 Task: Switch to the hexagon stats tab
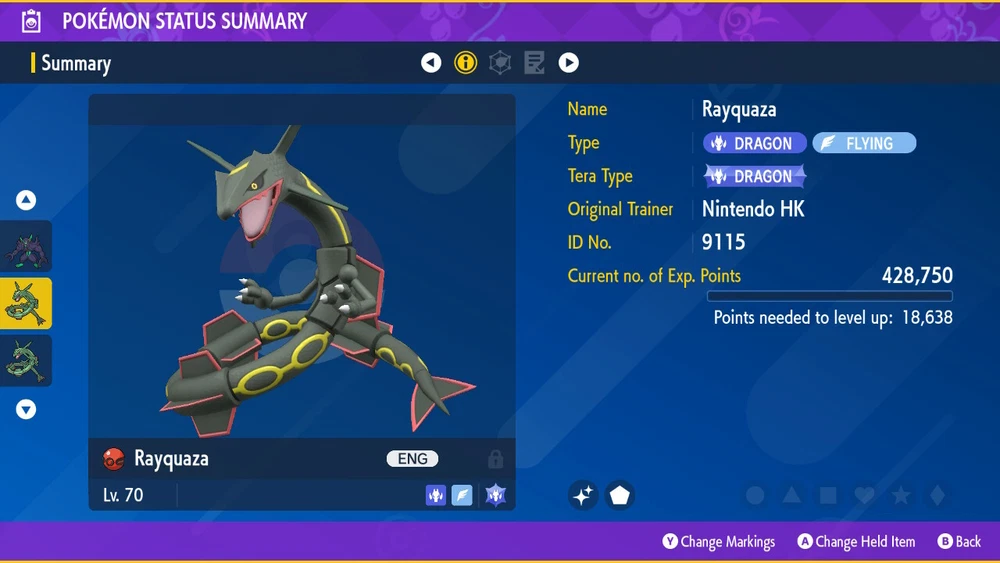[x=500, y=63]
